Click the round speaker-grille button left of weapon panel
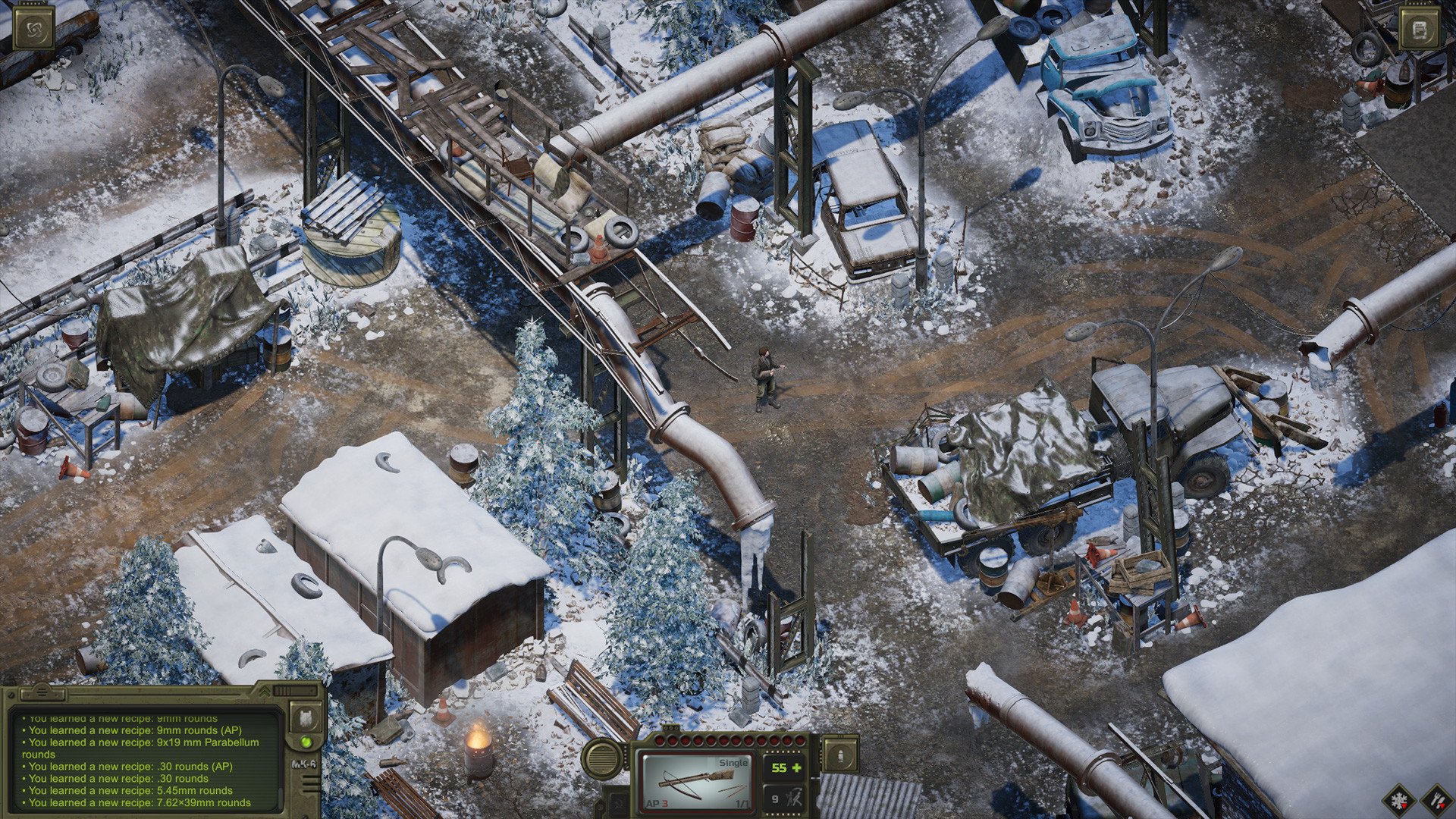This screenshot has height=819, width=1456. (x=603, y=759)
